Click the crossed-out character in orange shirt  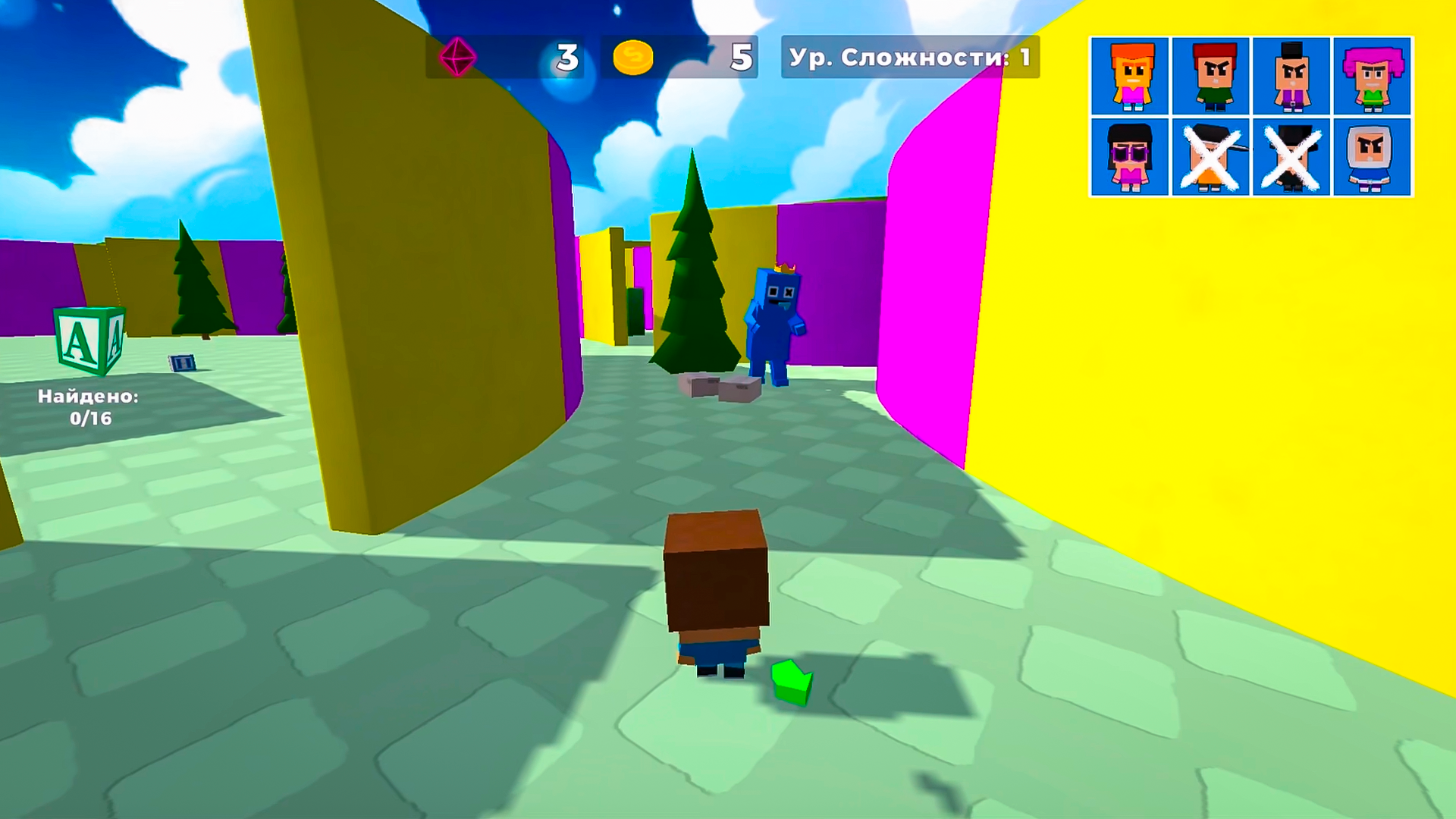(1211, 158)
